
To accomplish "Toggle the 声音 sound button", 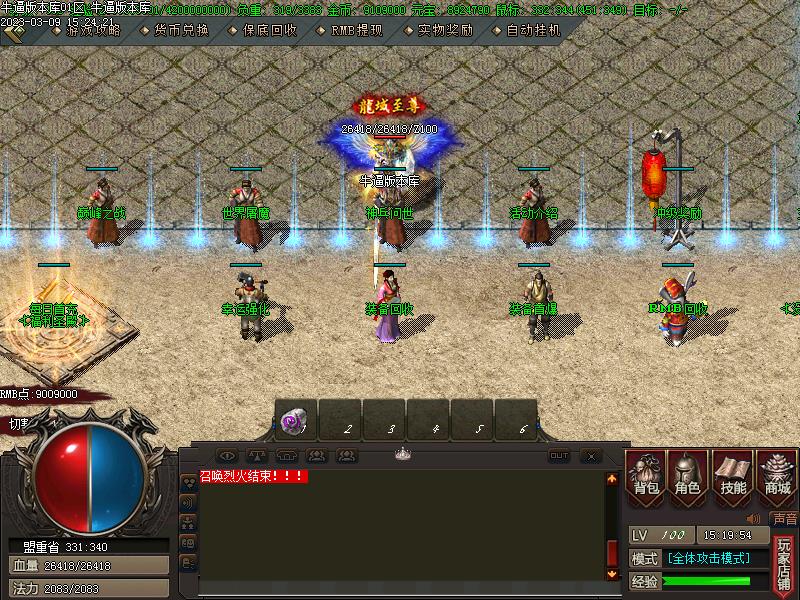I will point(785,519).
